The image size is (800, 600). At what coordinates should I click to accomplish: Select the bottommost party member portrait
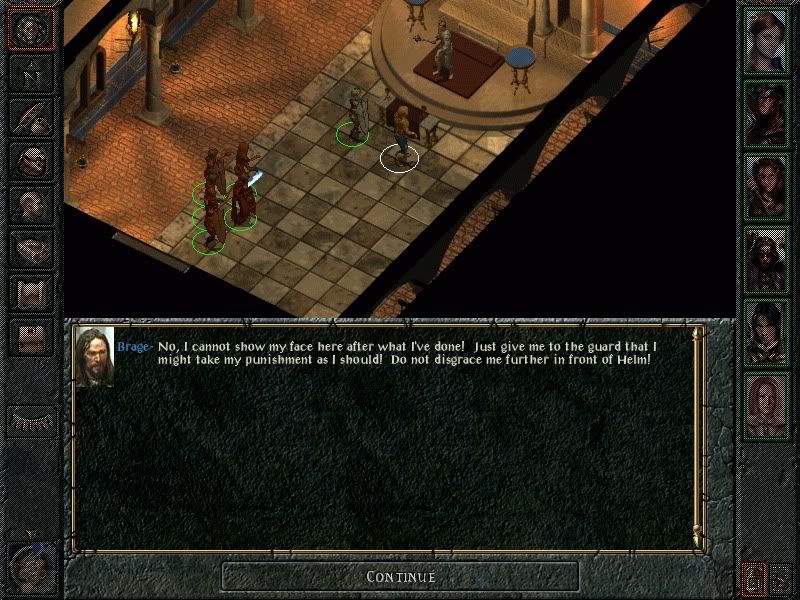click(767, 403)
